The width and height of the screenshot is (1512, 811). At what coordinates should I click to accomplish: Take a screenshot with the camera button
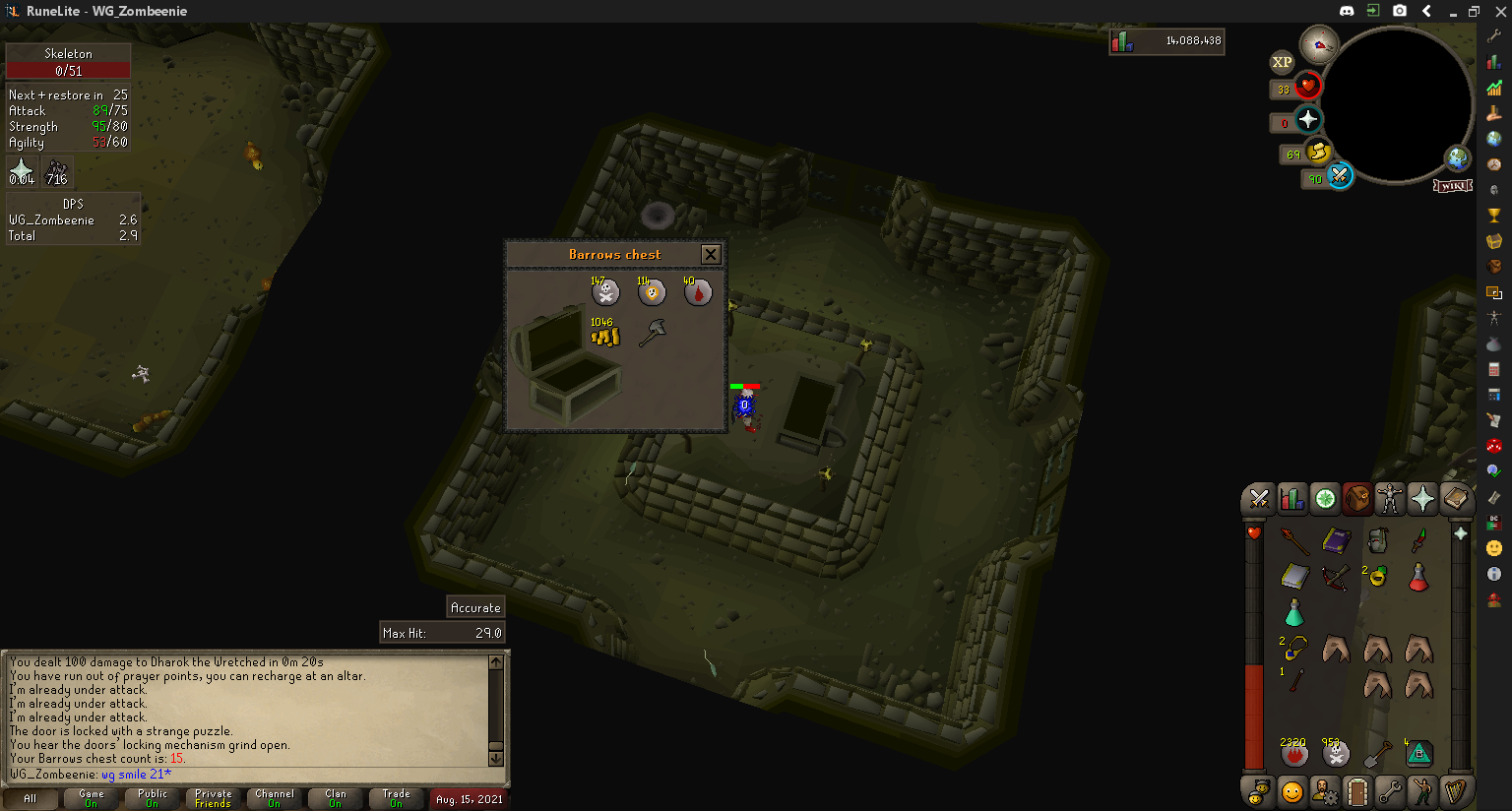[1400, 11]
